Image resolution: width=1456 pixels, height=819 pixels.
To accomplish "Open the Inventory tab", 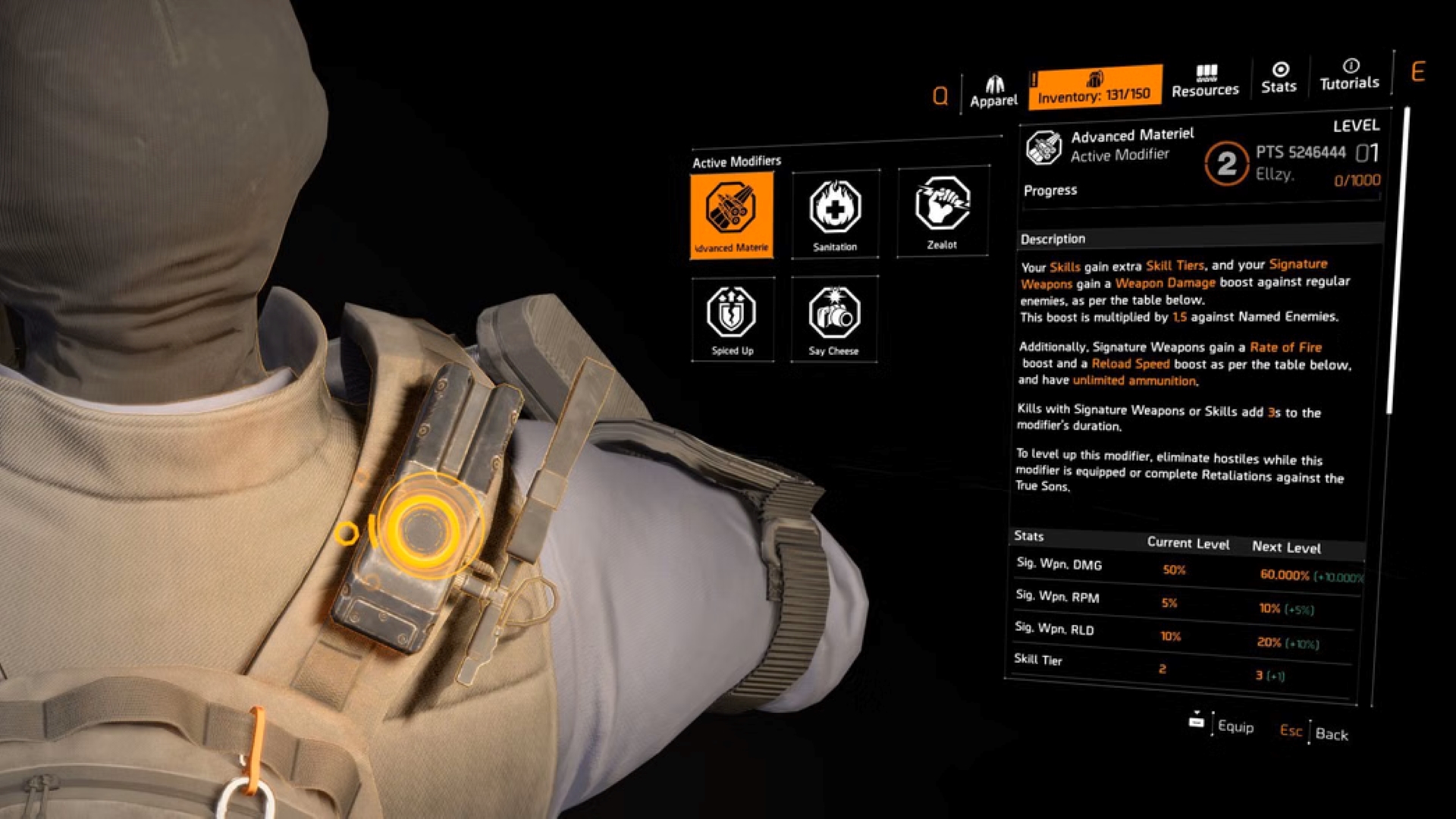I will click(1094, 86).
